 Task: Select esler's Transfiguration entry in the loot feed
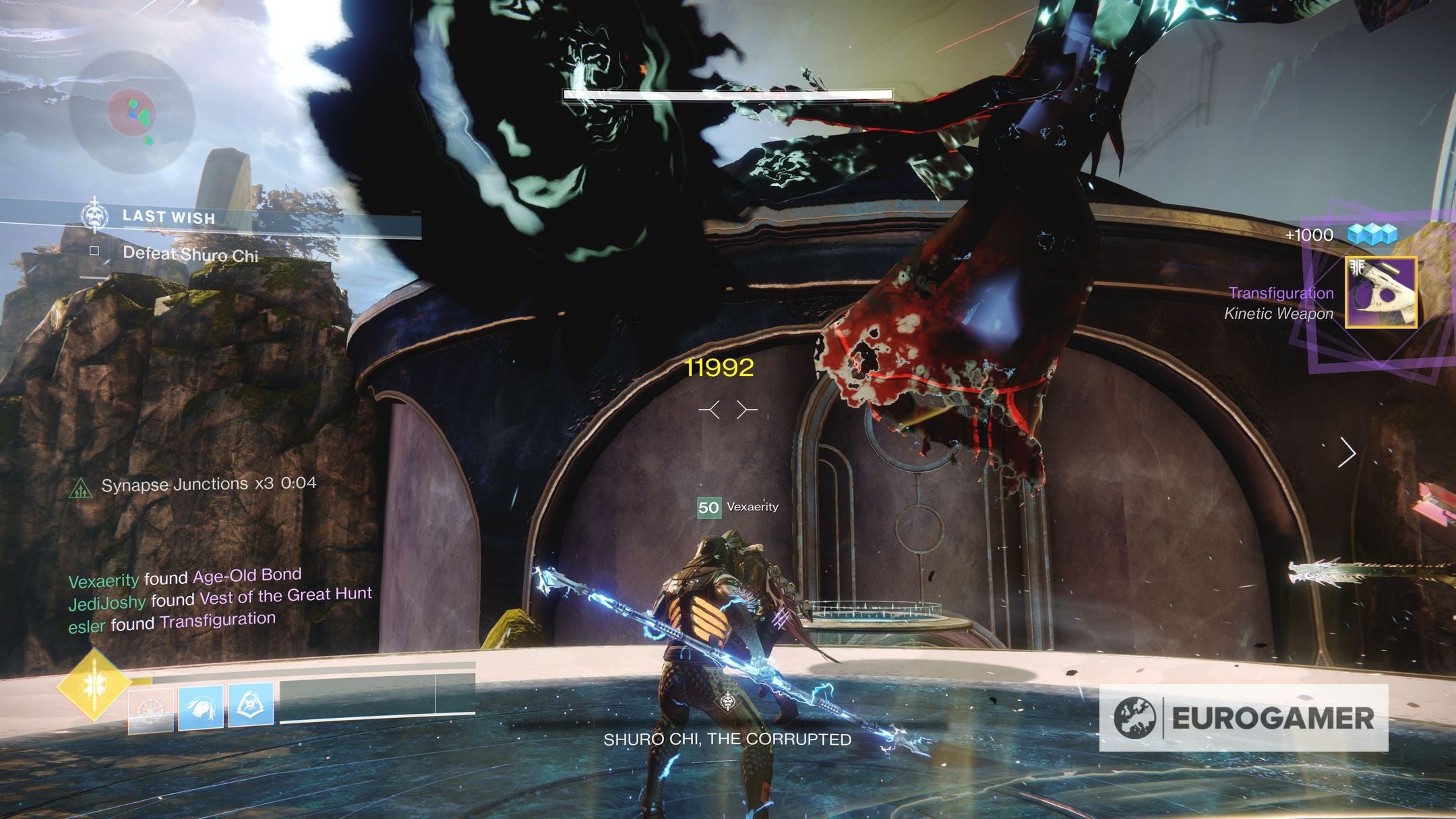(x=217, y=621)
